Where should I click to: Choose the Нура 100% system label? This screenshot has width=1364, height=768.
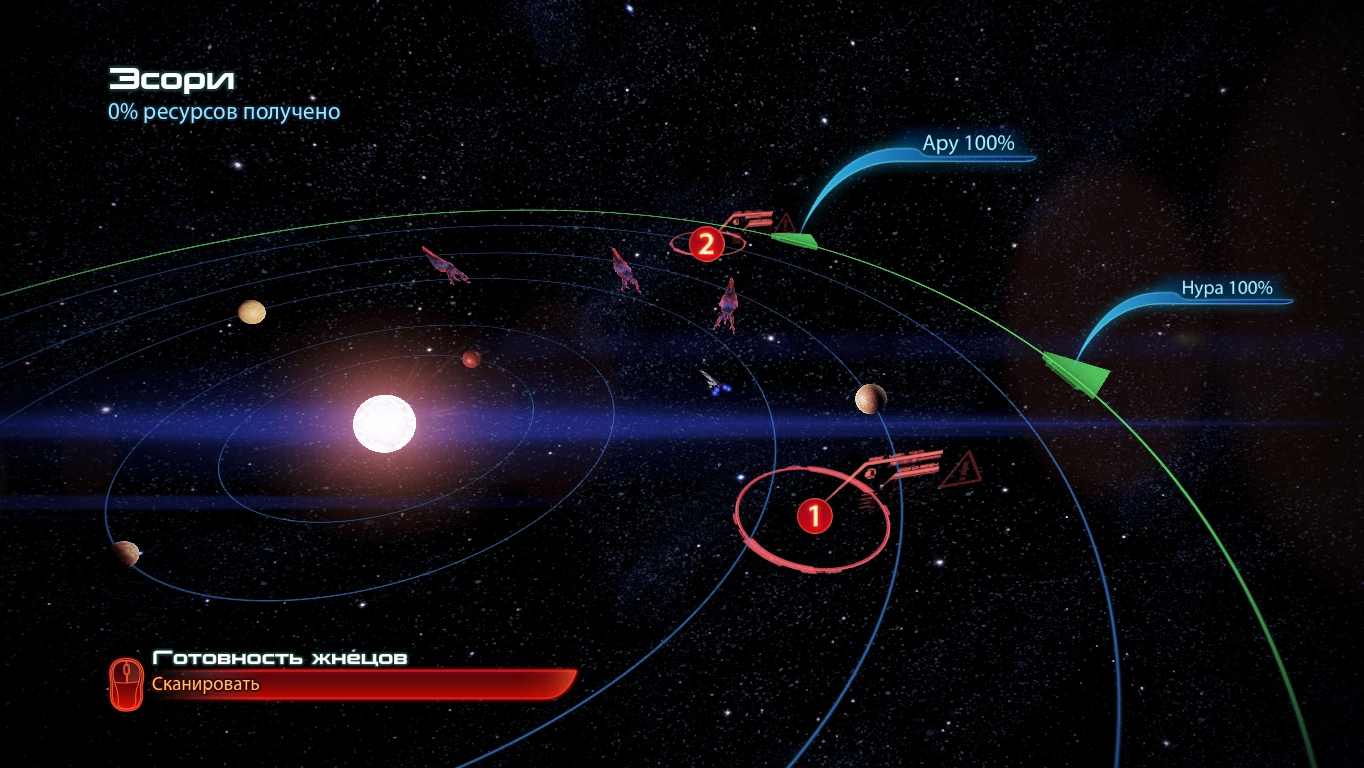click(x=1226, y=289)
